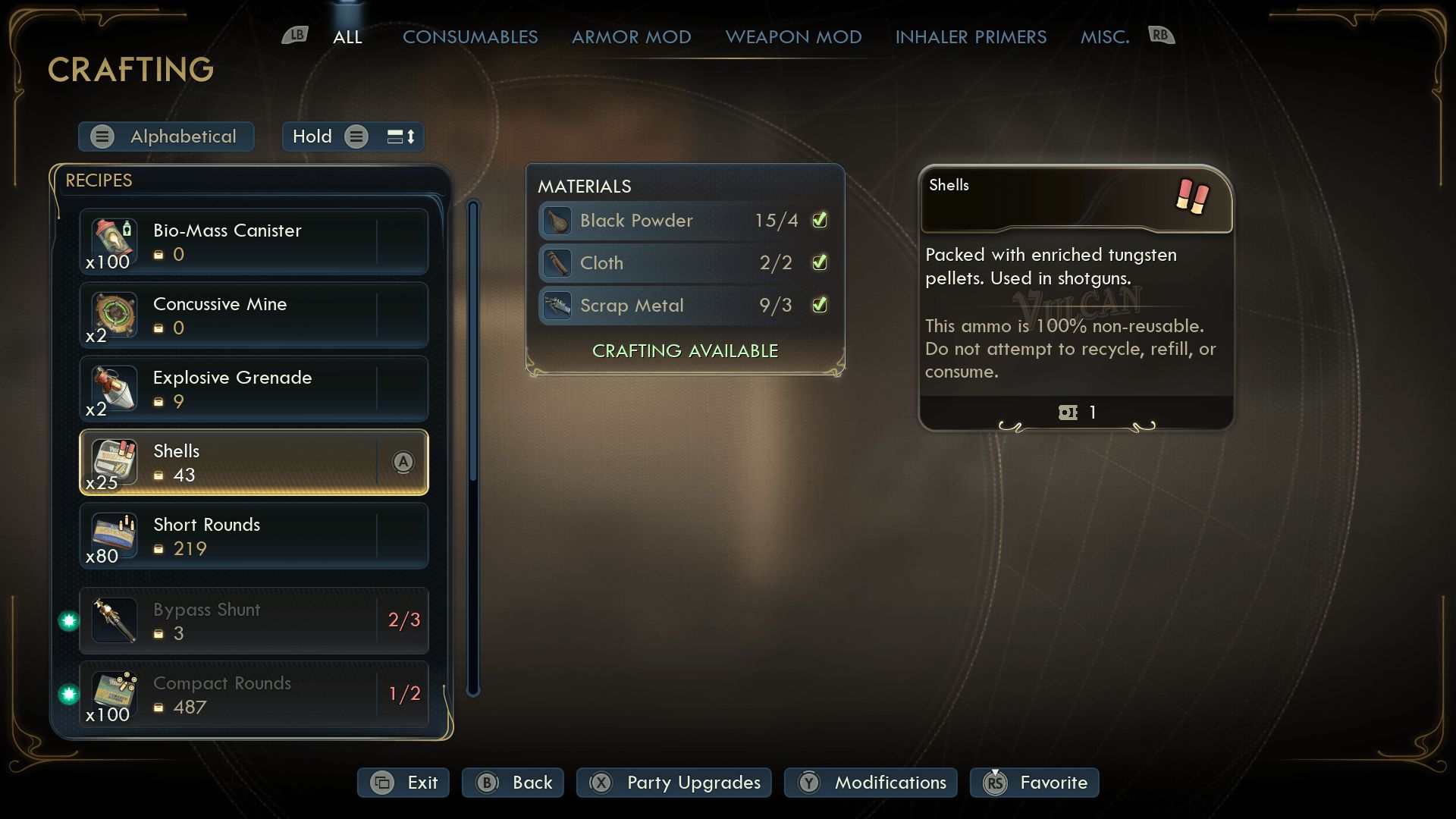
Task: Exit the crafting screen
Action: [403, 783]
